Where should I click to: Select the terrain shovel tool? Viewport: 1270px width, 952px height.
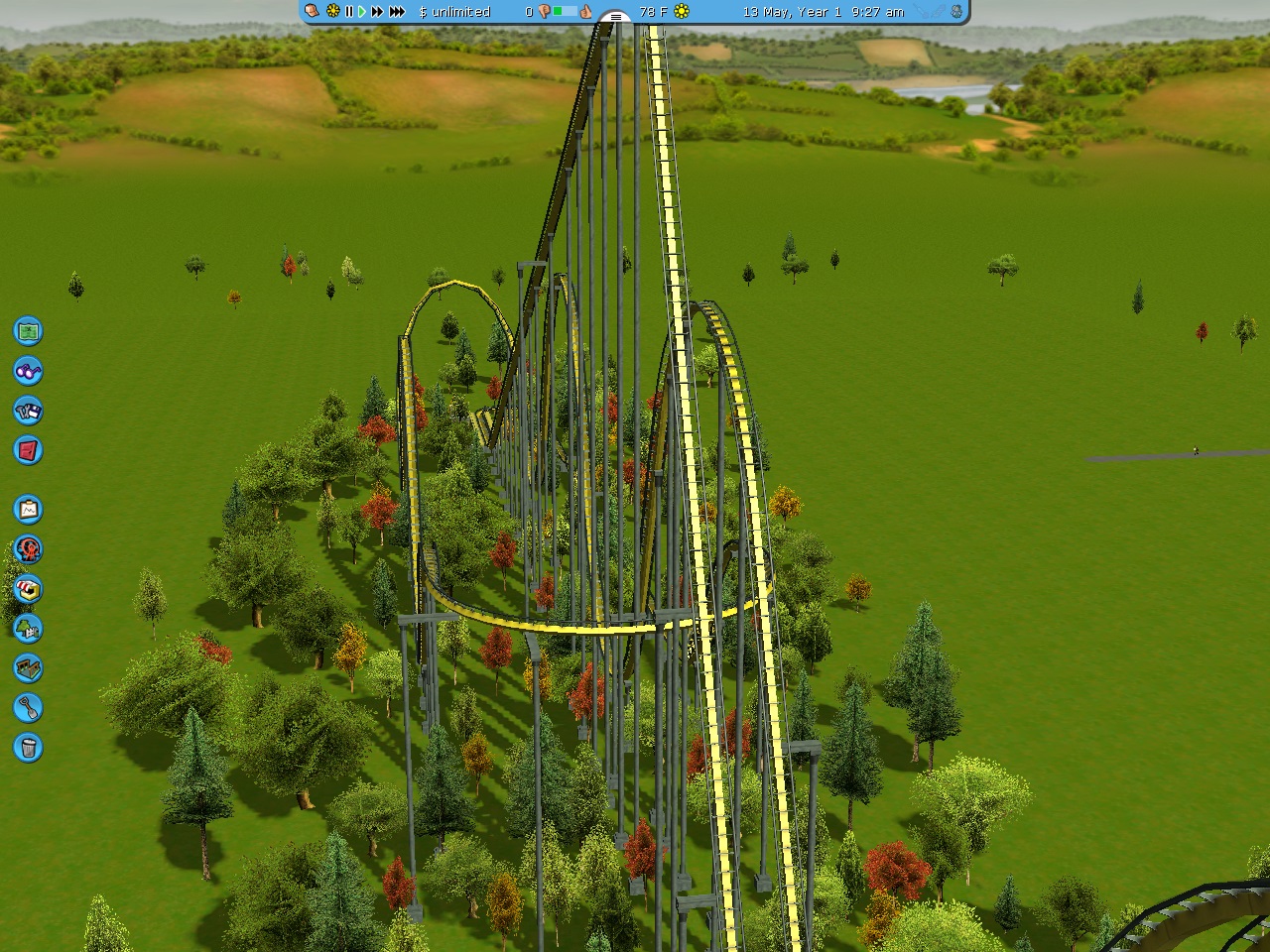point(28,708)
